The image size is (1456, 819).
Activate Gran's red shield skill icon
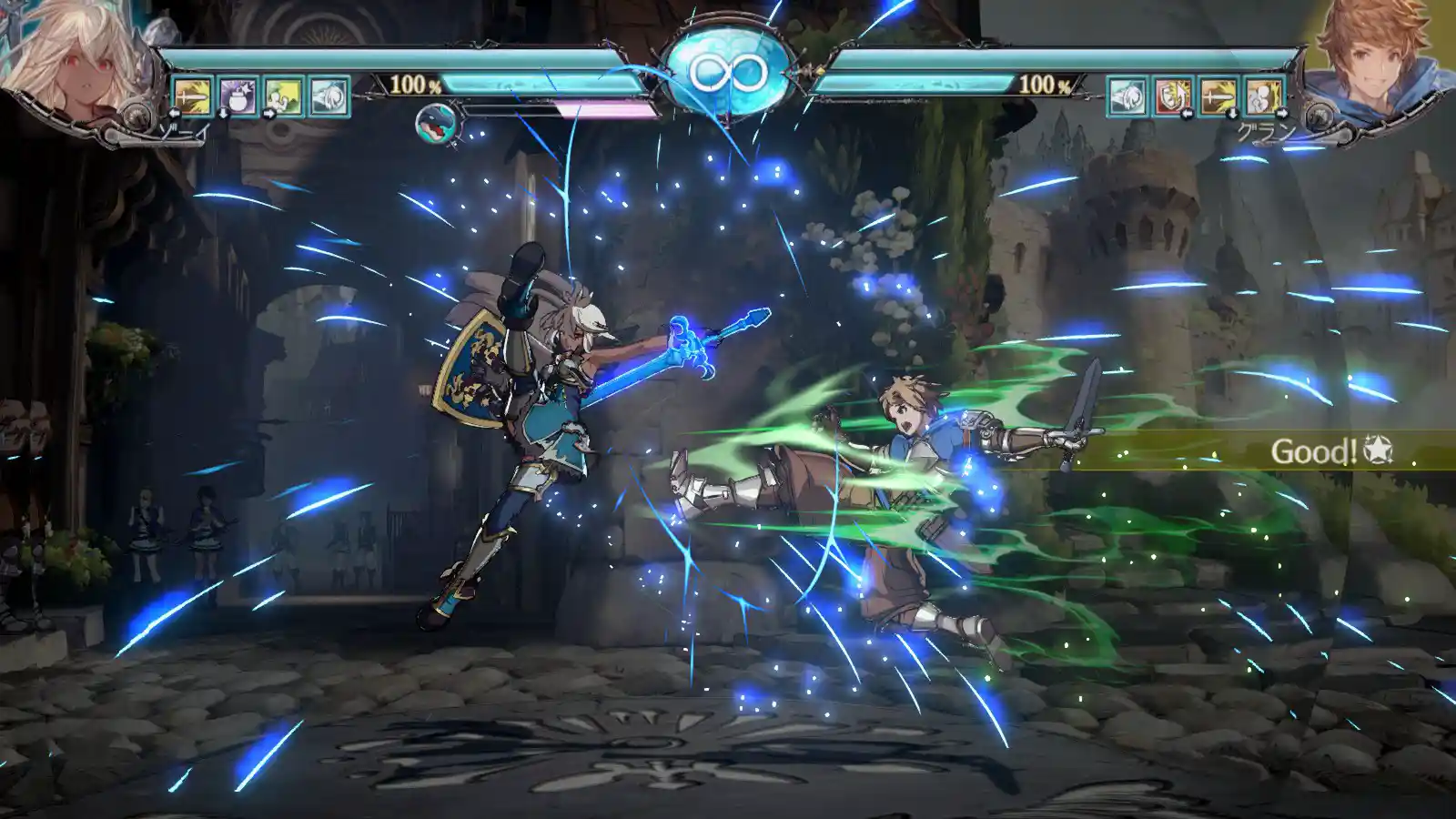1172,96
